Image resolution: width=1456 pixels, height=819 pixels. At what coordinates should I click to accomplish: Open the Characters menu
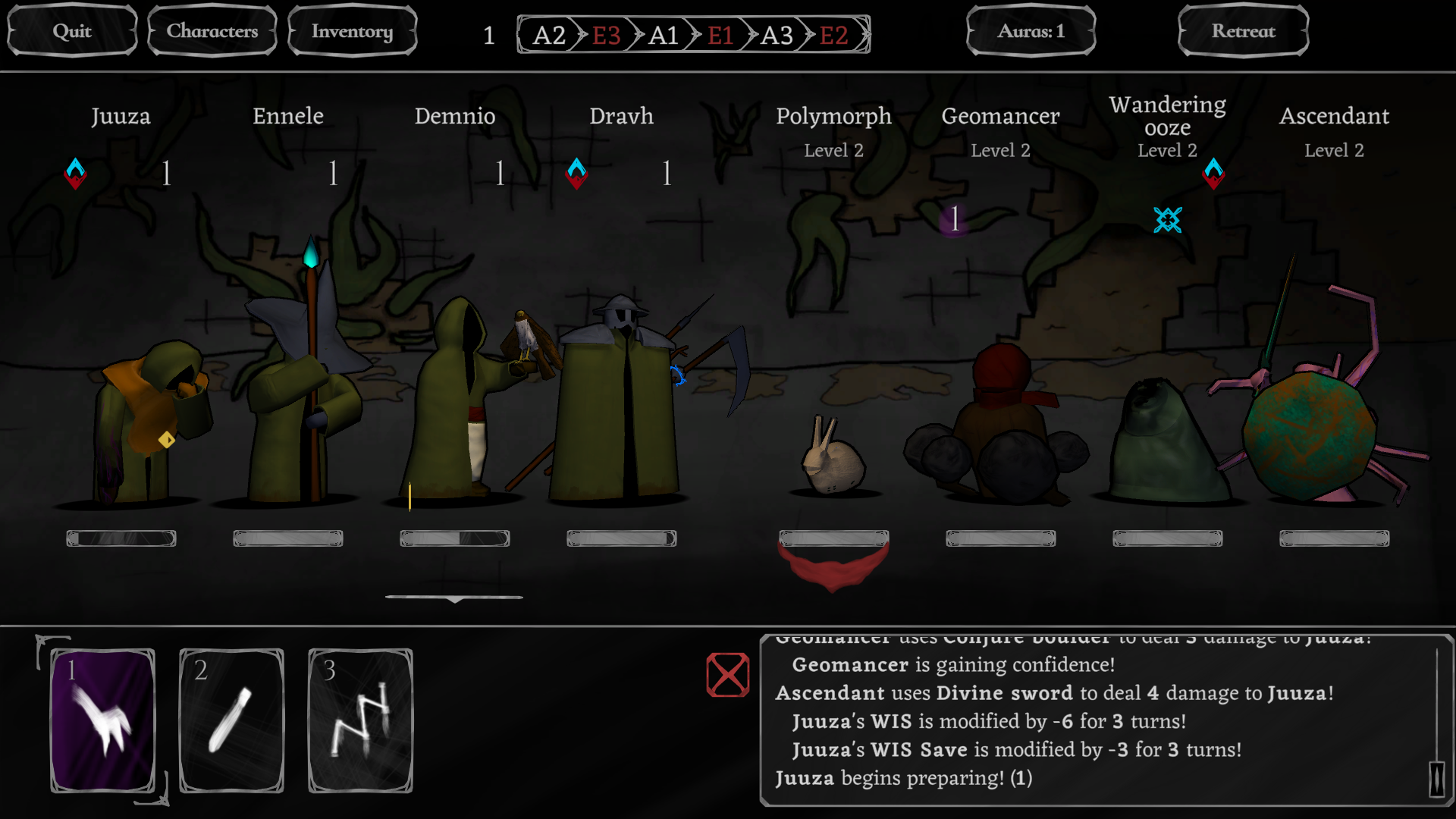212,30
